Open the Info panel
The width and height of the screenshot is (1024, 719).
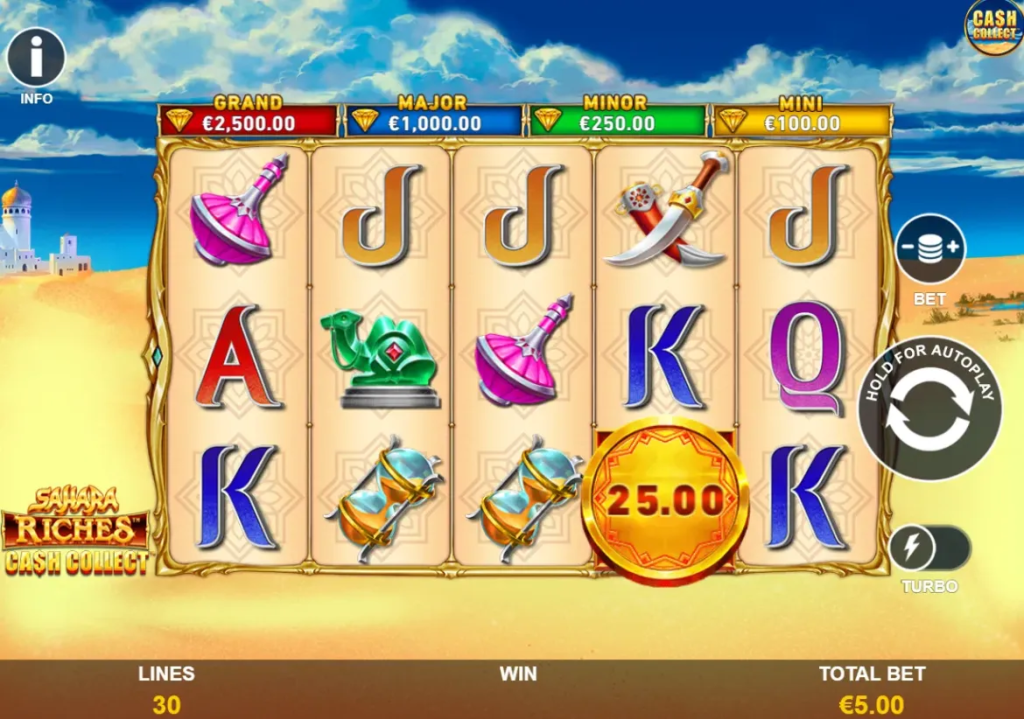tap(36, 58)
